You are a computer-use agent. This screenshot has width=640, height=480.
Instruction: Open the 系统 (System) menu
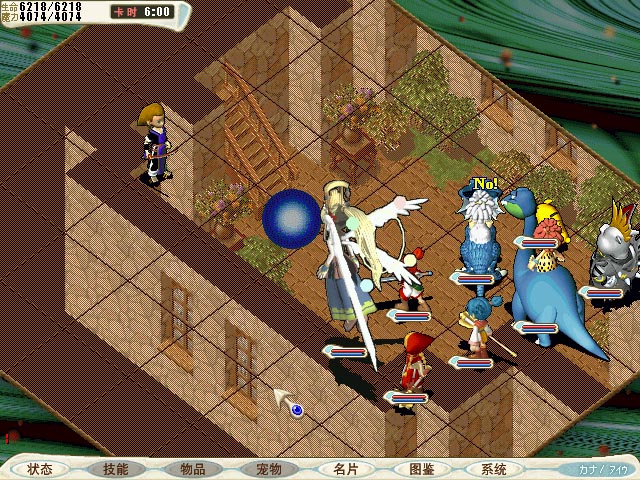[x=493, y=469]
